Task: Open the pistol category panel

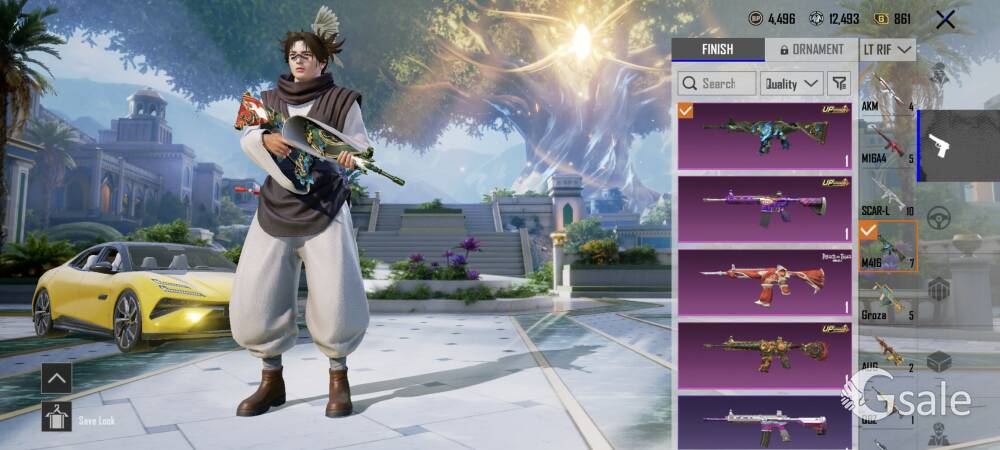Action: pyautogui.click(x=940, y=146)
